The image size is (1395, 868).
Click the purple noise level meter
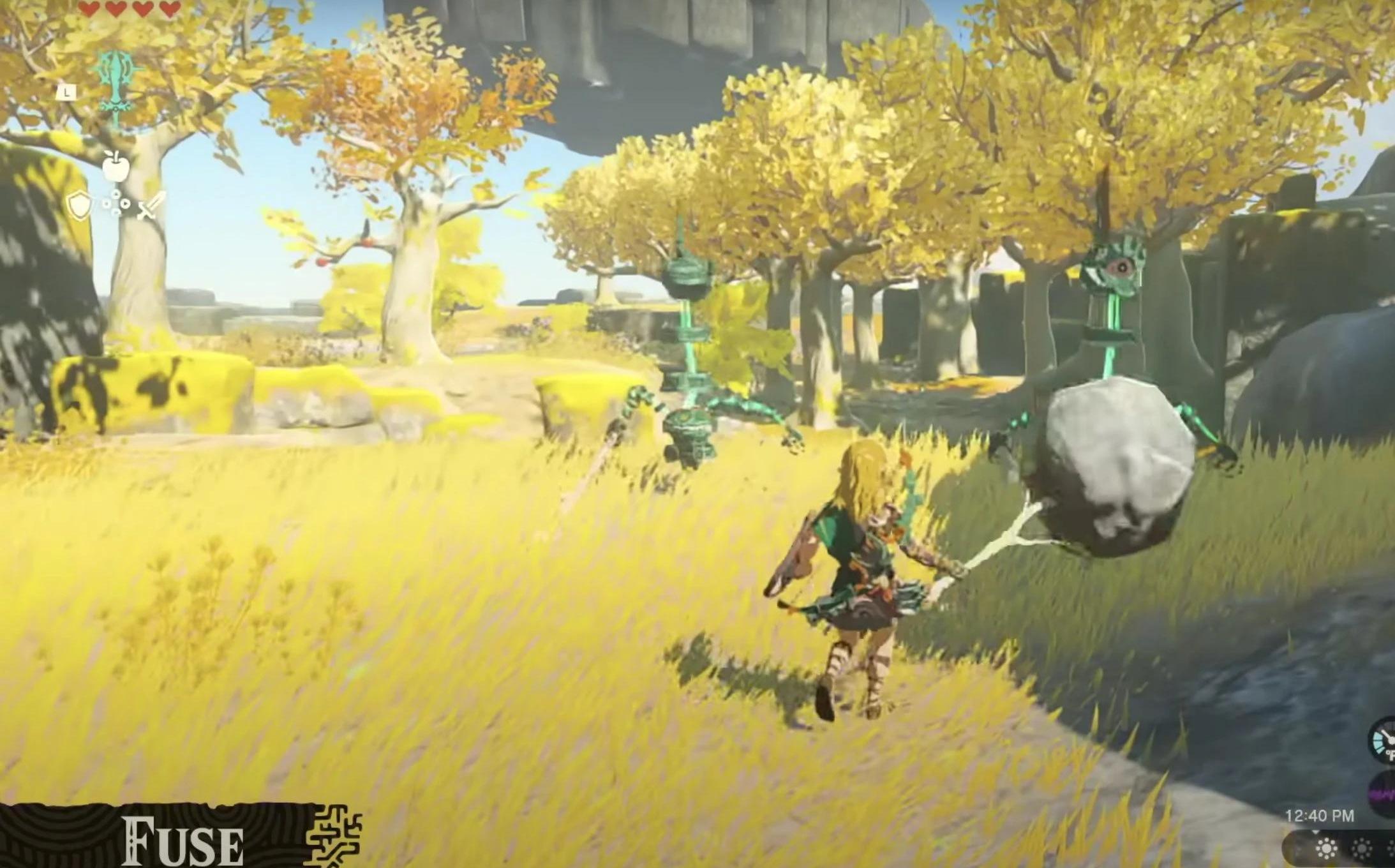(x=1384, y=795)
